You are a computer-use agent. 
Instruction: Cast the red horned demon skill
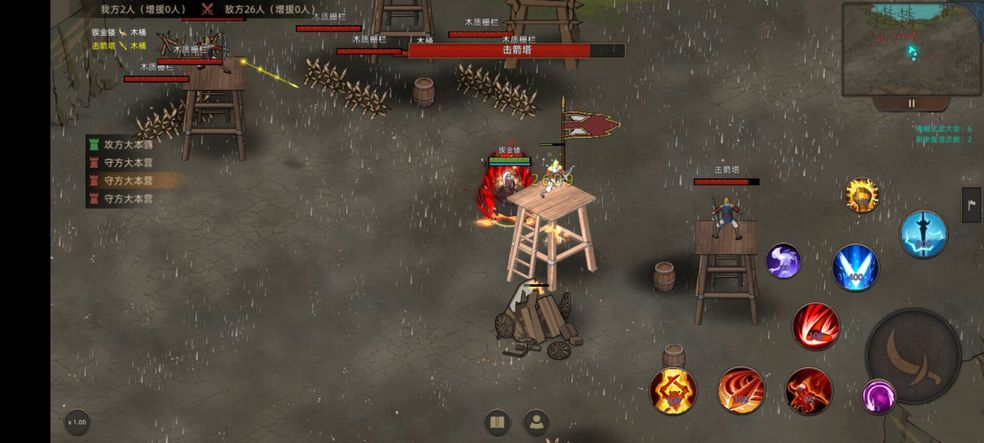808,390
